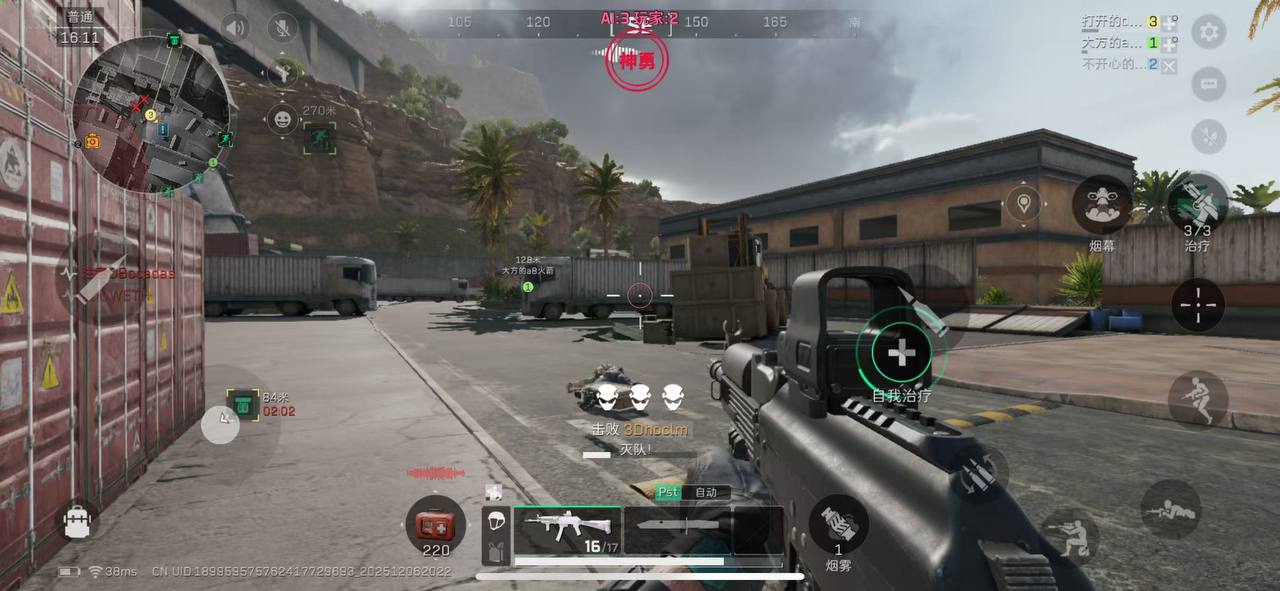Activate the 烟幕 smoke screen skill
This screenshot has width=1280, height=591.
coord(1102,205)
